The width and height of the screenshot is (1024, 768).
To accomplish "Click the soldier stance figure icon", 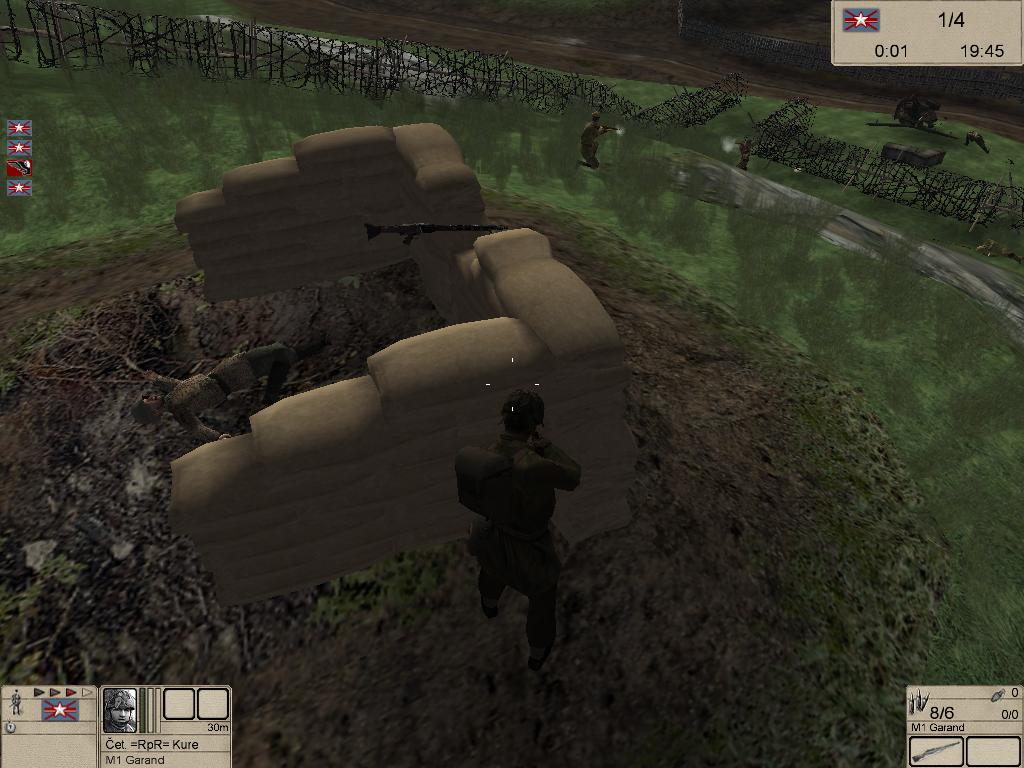I will click(x=16, y=702).
